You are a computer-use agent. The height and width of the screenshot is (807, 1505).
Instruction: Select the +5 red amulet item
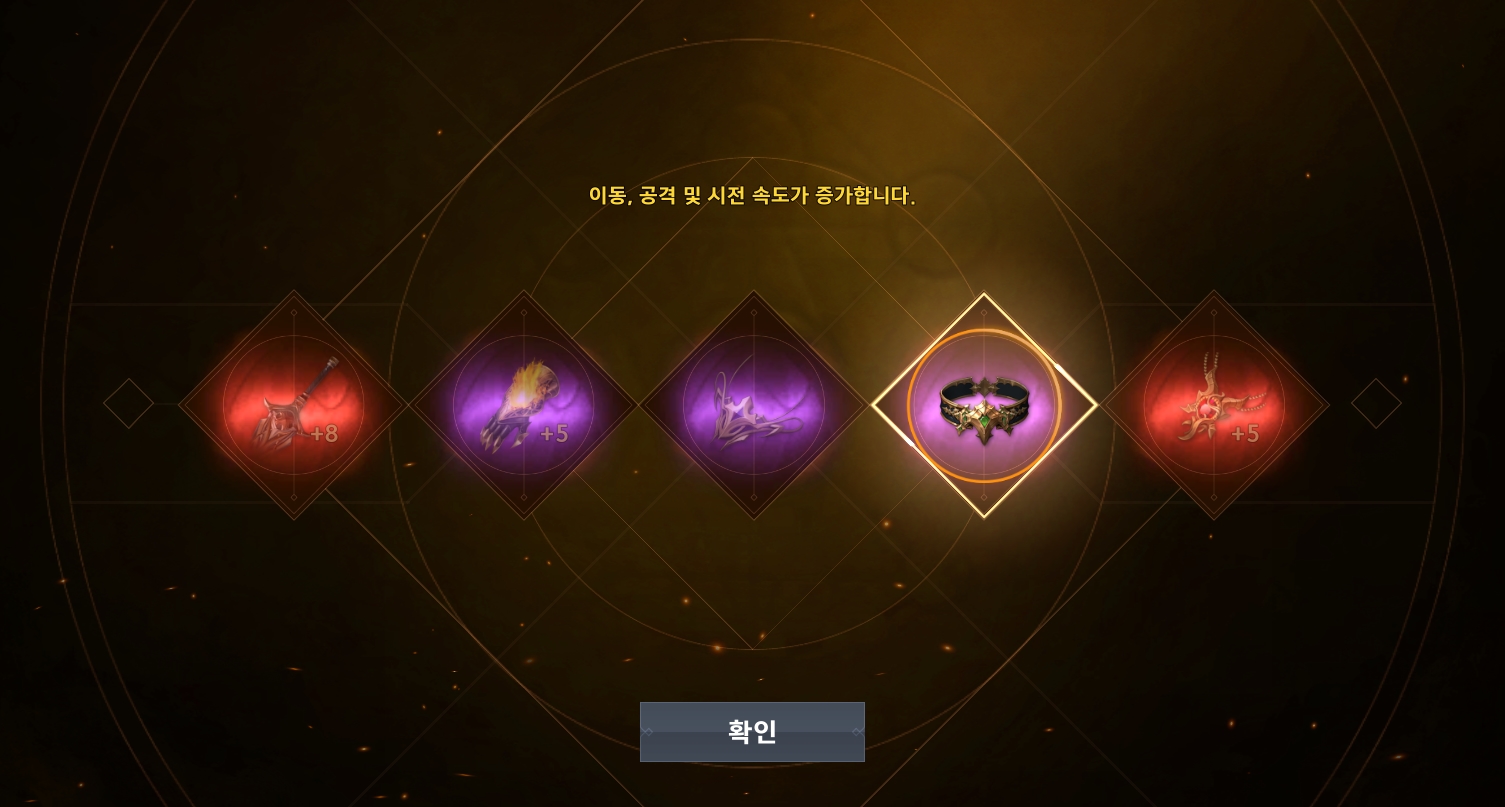click(x=1214, y=404)
